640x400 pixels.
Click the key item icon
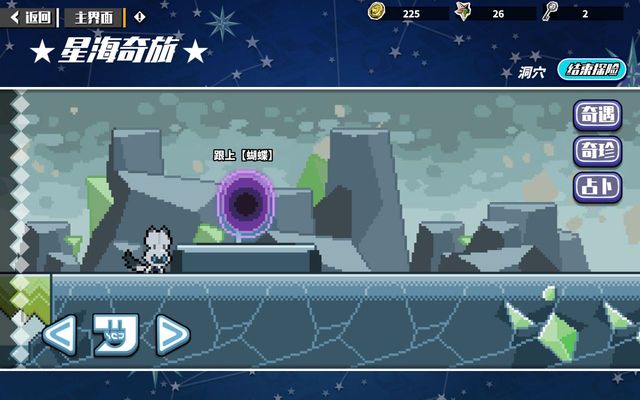coord(550,12)
